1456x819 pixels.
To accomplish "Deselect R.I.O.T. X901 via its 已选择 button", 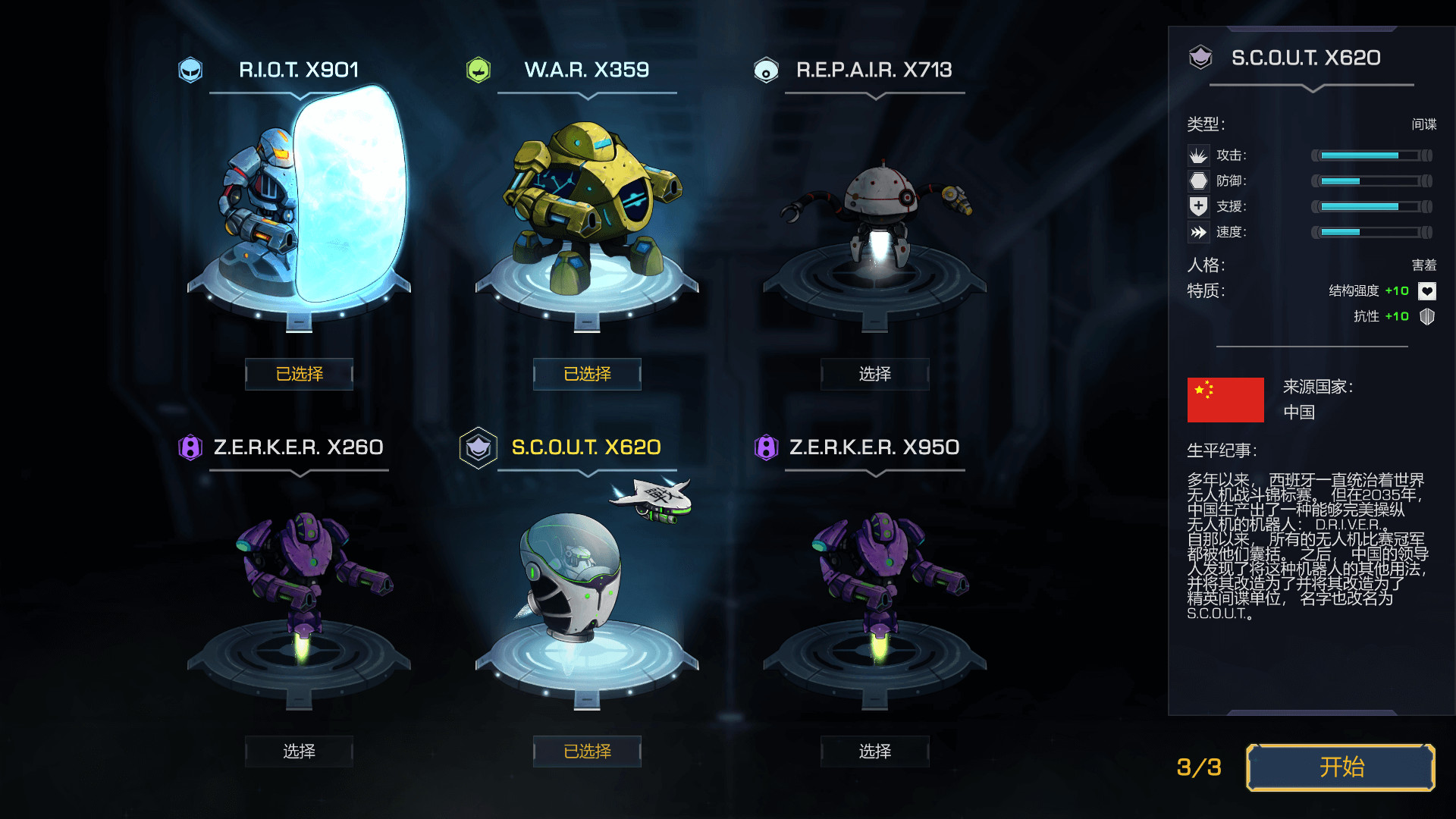I will point(299,374).
